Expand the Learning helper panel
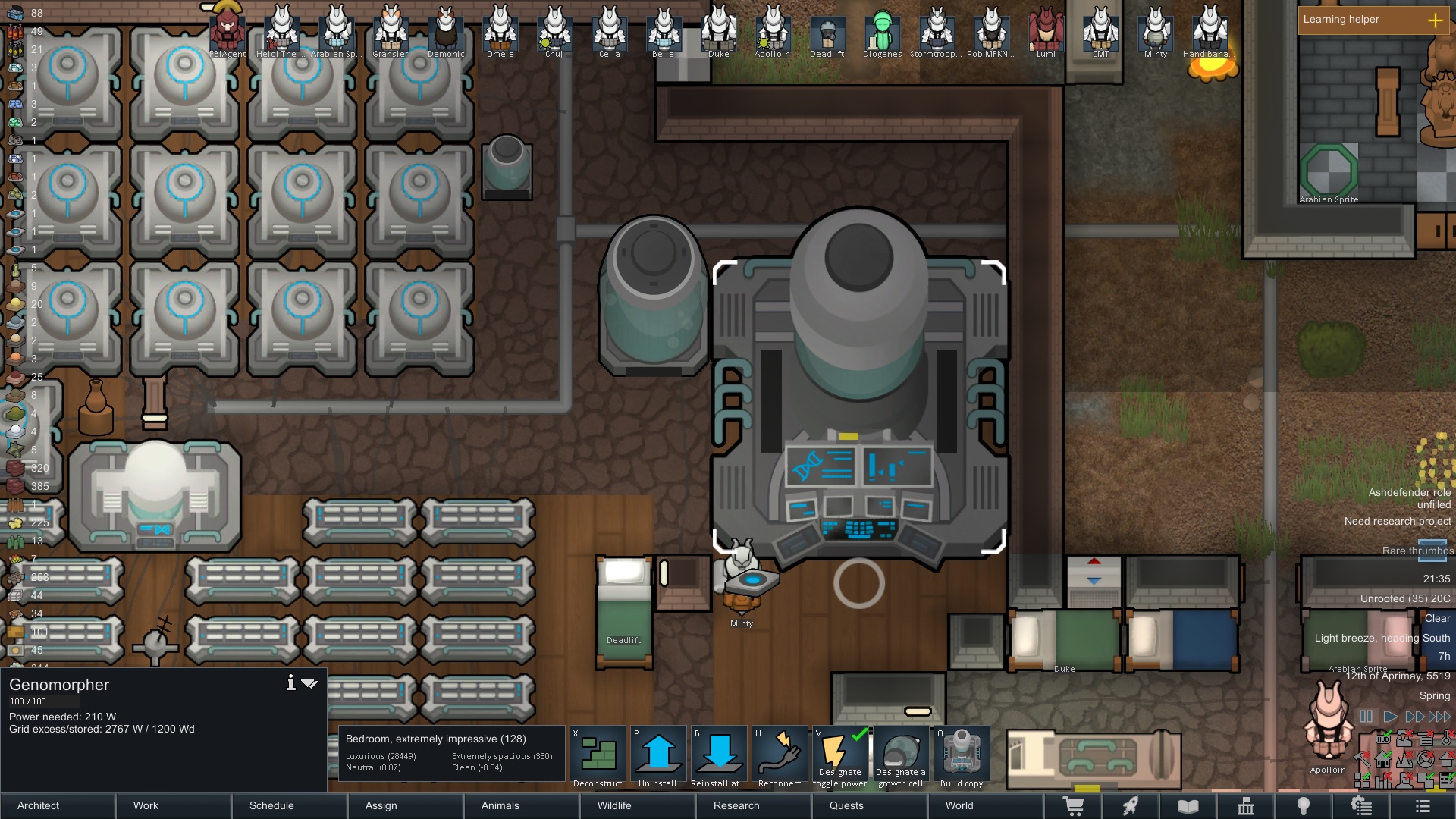The width and height of the screenshot is (1456, 819). 1435,20
